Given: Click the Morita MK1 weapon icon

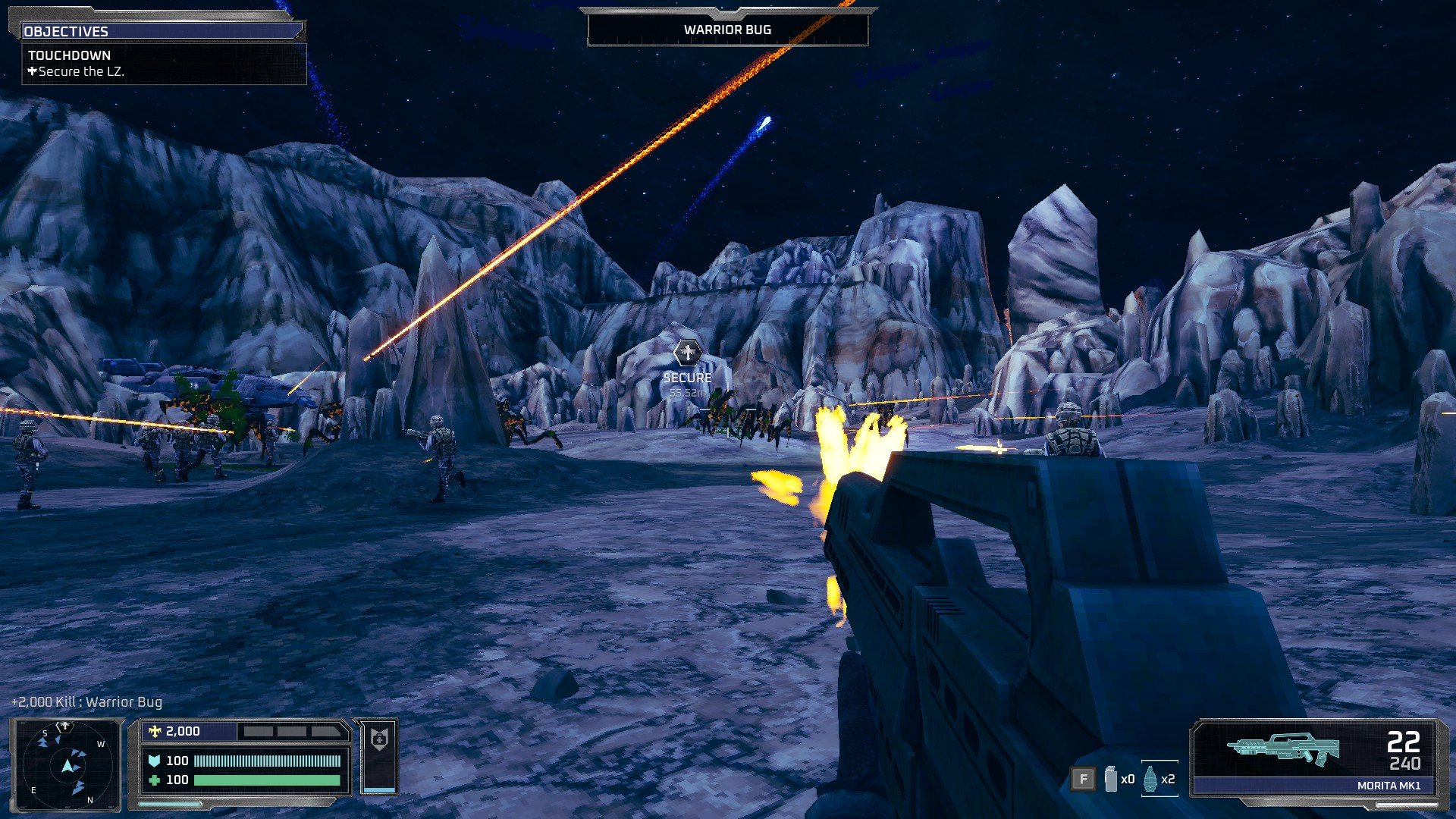Looking at the screenshot, I should click(x=1283, y=748).
